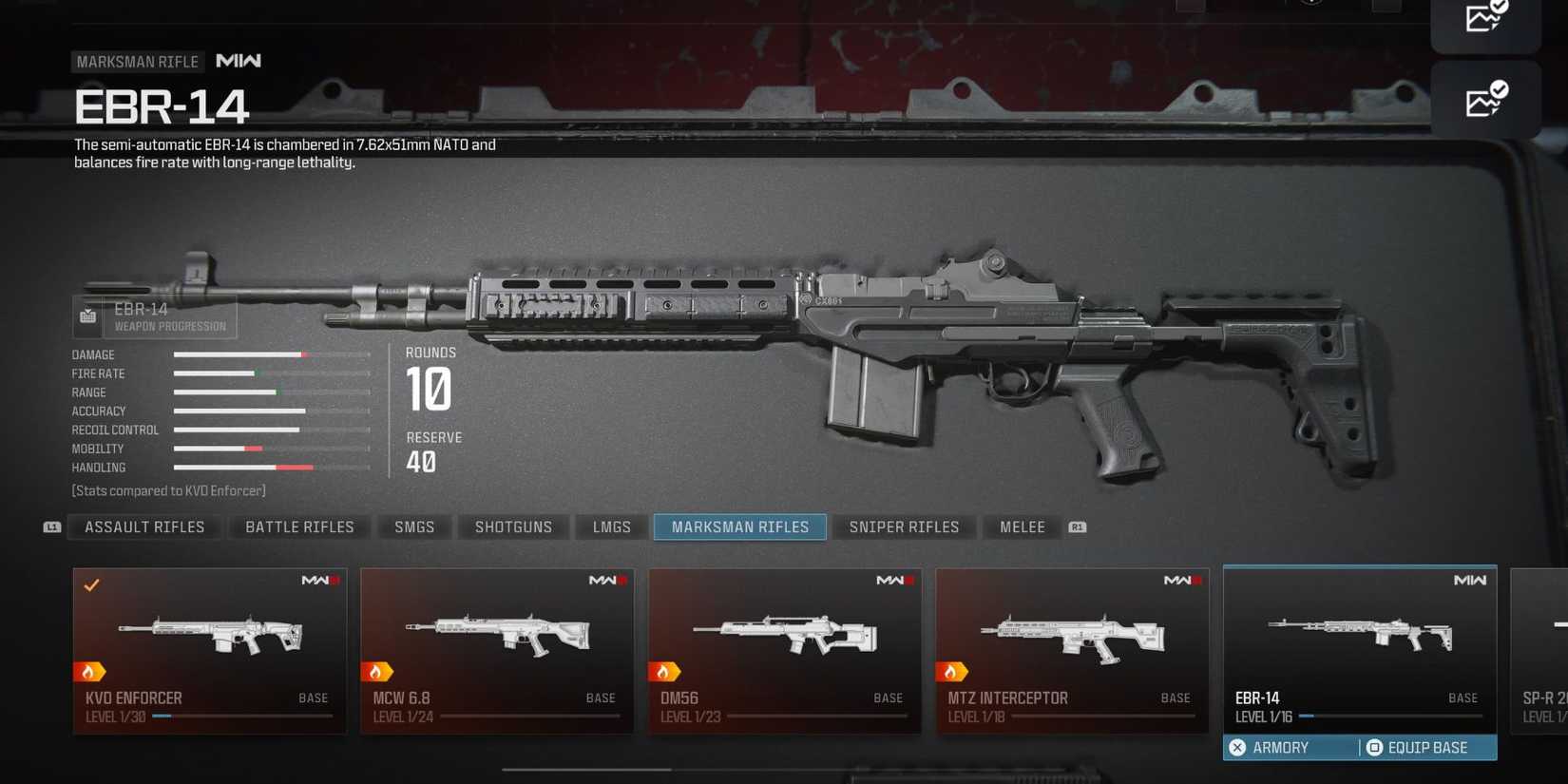Toggle the equipped checkmark on KVD Enforcer
Screen dimensions: 1568x784
[91, 585]
